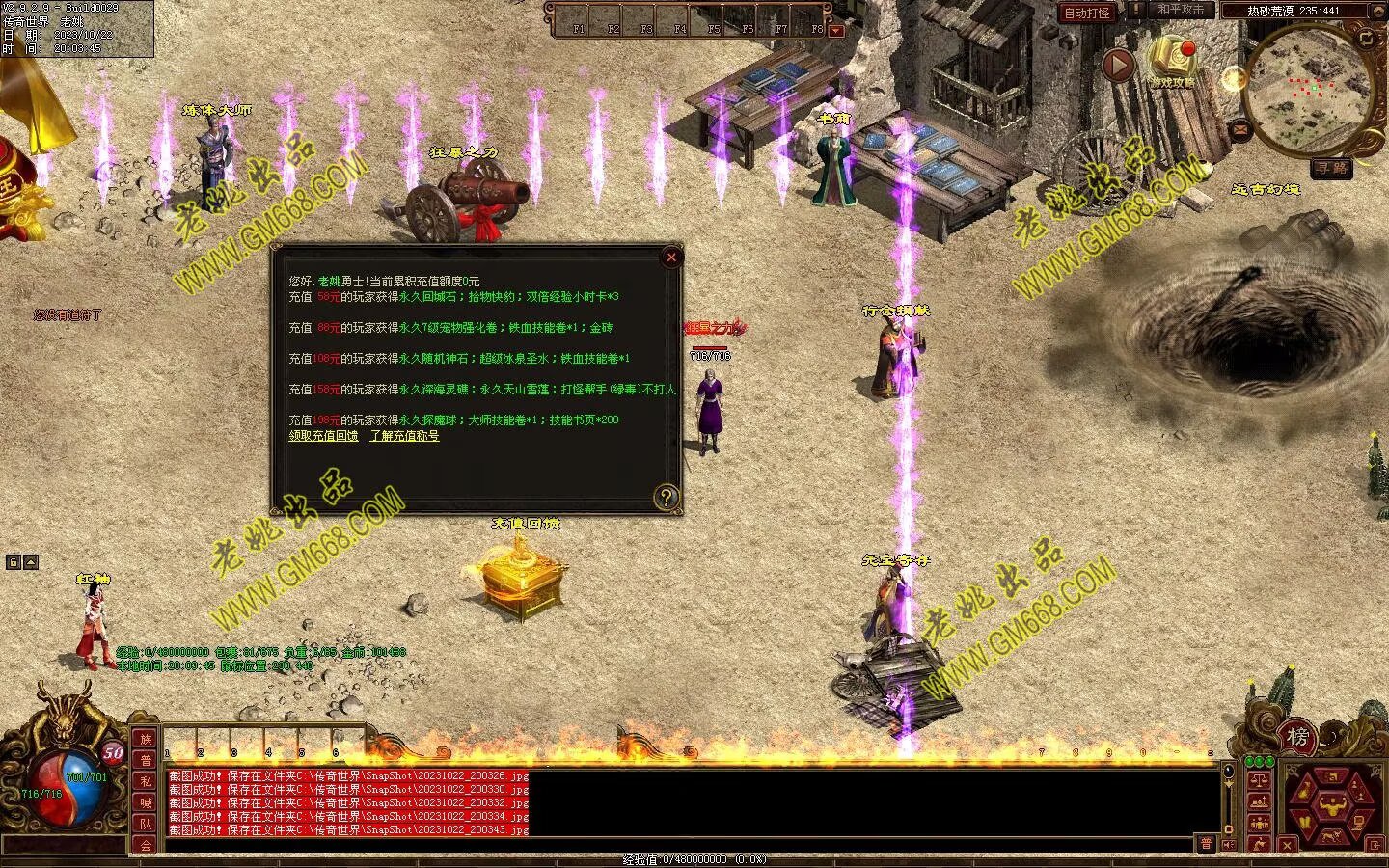Image resolution: width=1389 pixels, height=868 pixels.
Task: Click the question mark help button in dialog
Action: pyautogui.click(x=666, y=498)
